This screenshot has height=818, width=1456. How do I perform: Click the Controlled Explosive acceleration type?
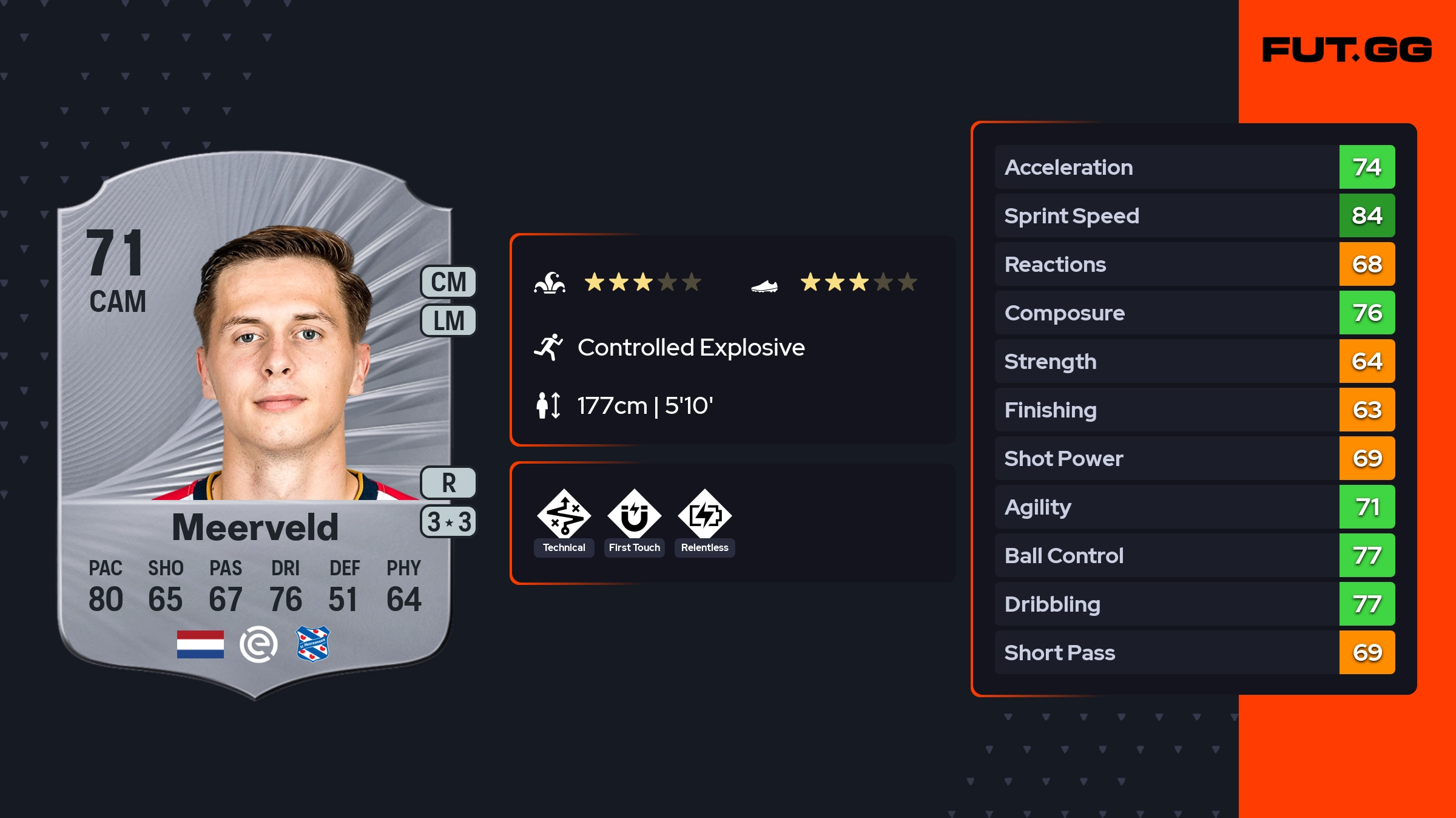tap(690, 348)
